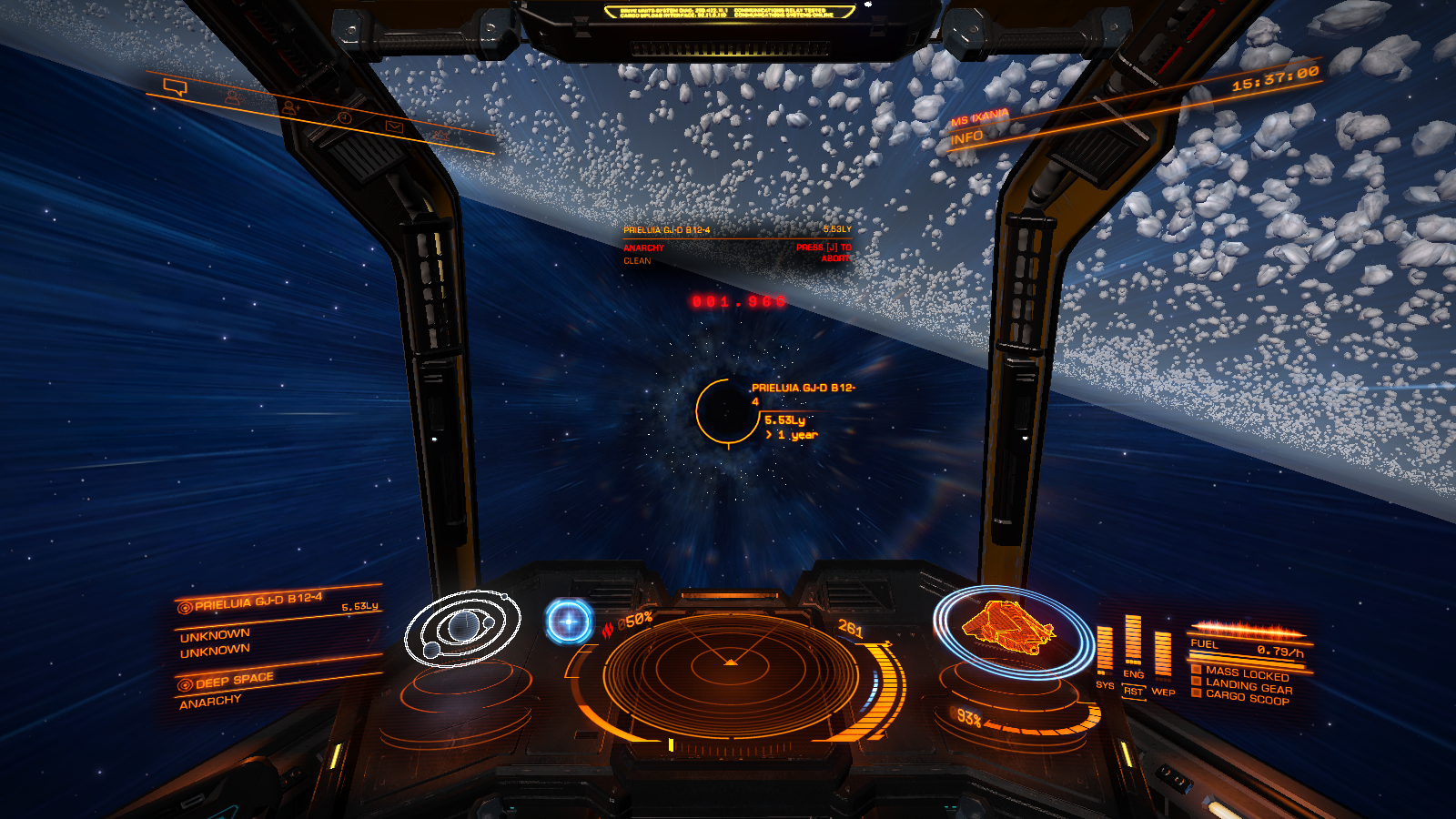Image resolution: width=1456 pixels, height=819 pixels.
Task: Open the chat speech-bubble tab
Action: coord(175,87)
